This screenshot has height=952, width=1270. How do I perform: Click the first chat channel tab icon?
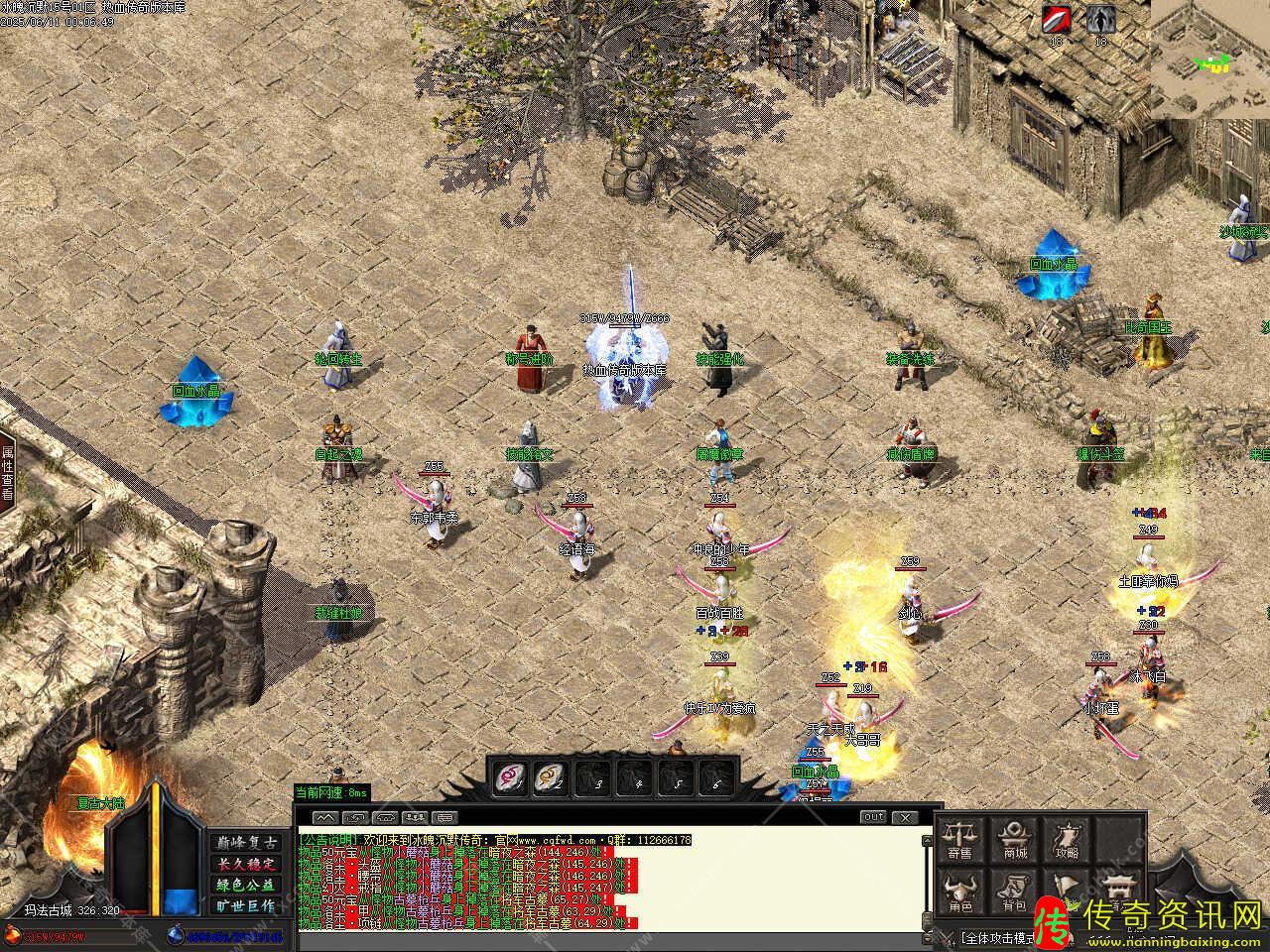(x=325, y=818)
